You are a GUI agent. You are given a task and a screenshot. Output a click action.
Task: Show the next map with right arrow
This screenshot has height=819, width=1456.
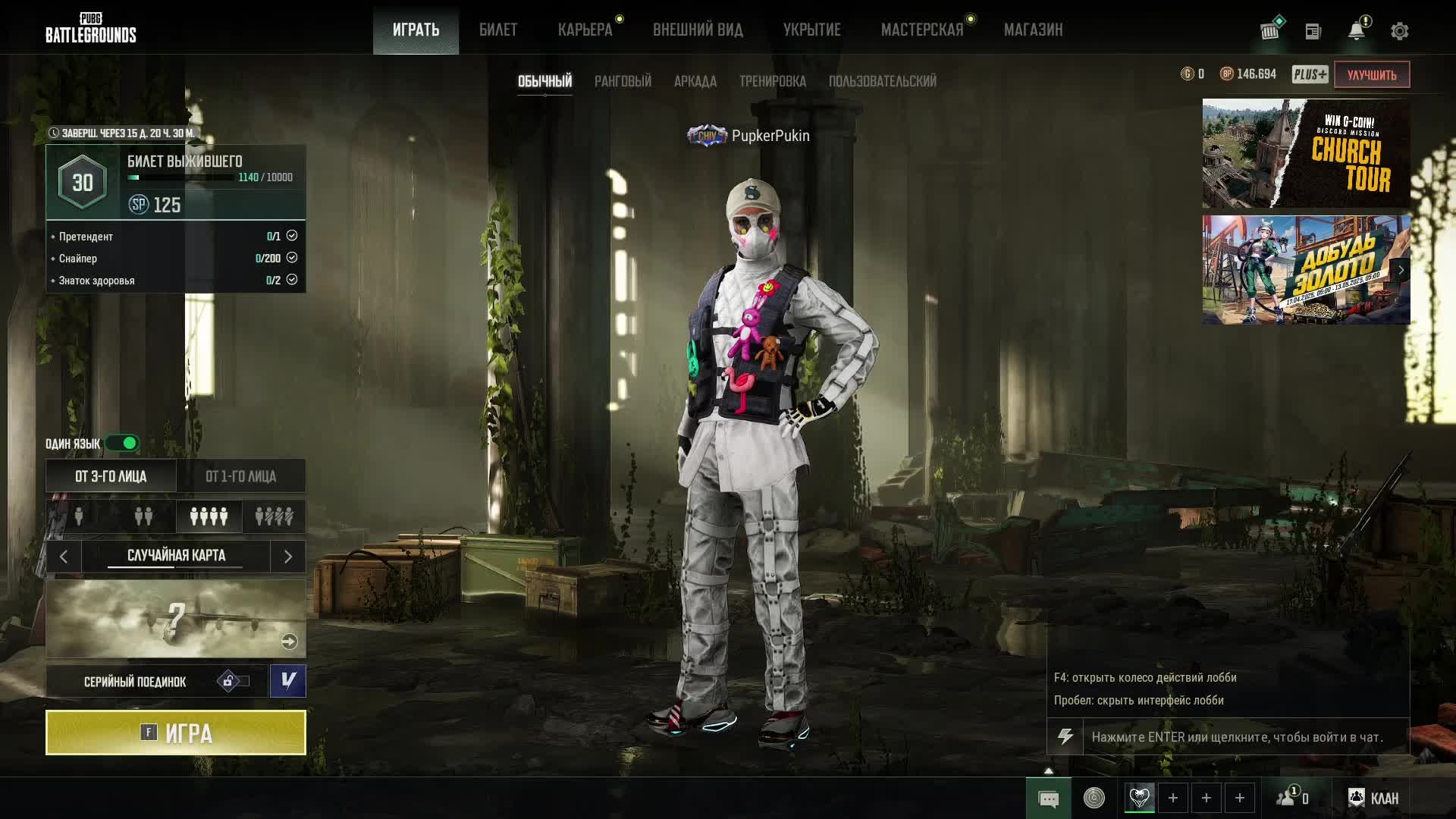point(287,557)
